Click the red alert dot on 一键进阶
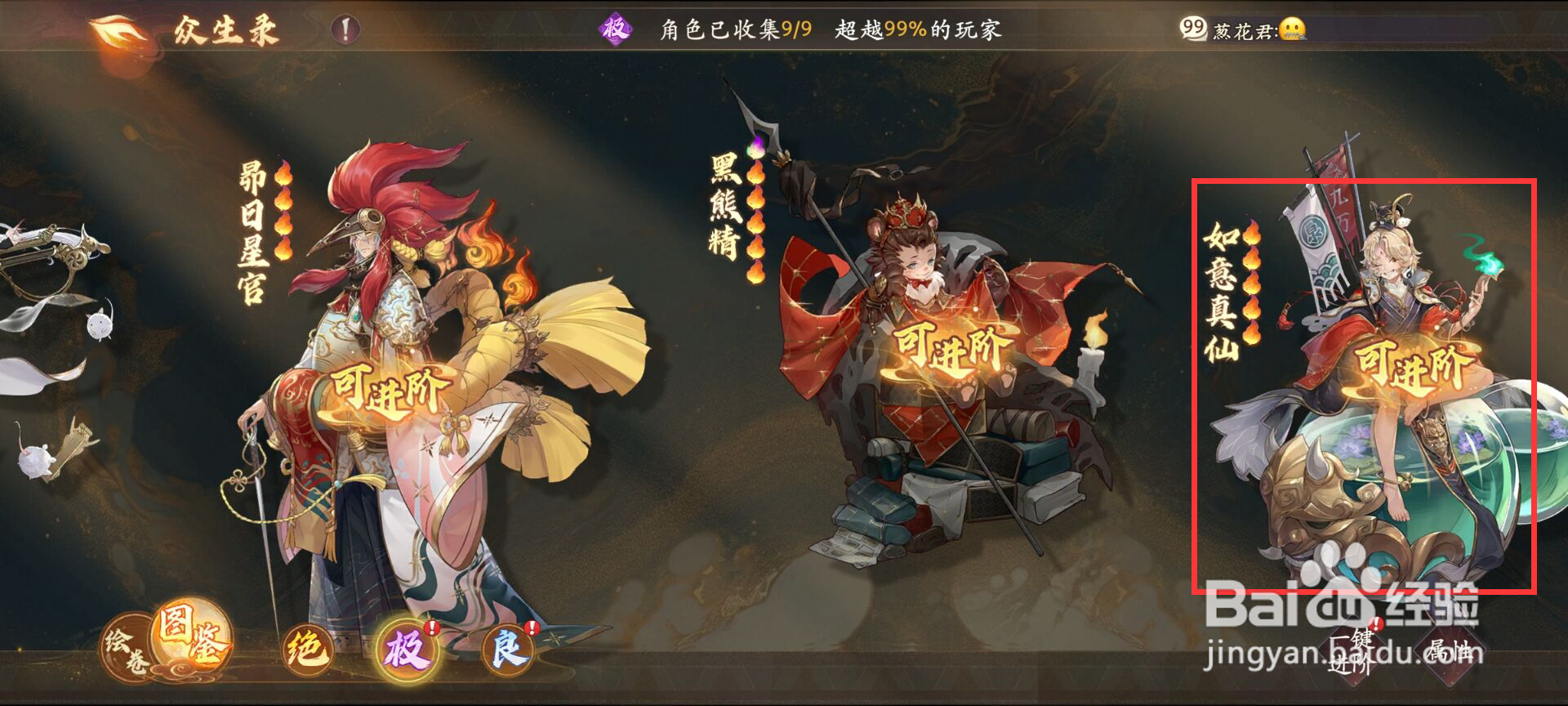 (x=1376, y=623)
